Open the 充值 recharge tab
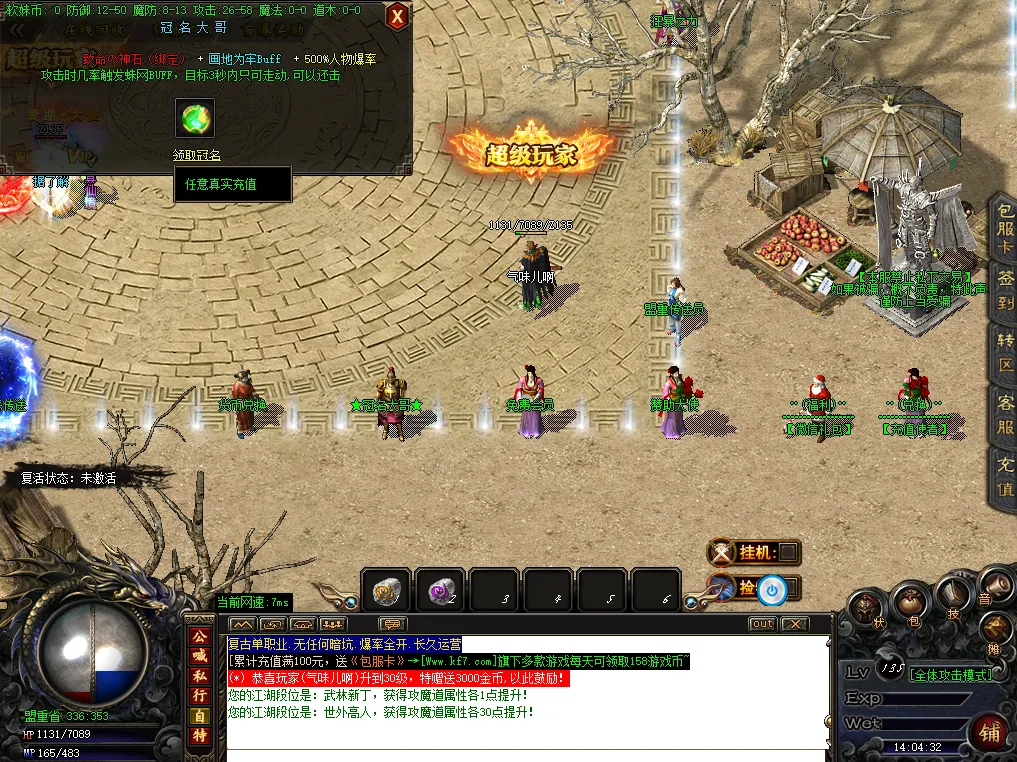 (x=1004, y=475)
